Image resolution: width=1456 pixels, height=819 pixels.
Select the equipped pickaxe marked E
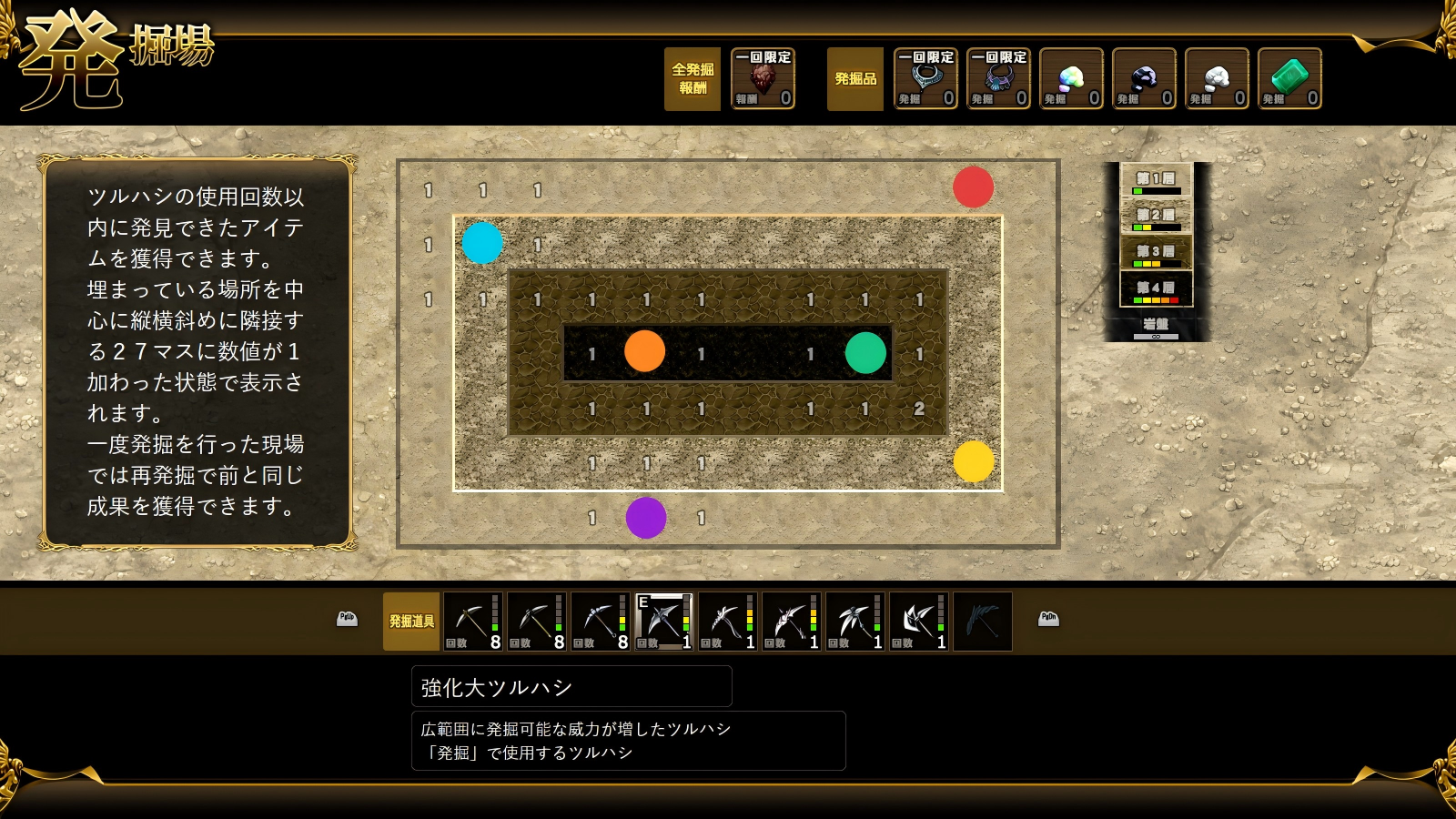tap(663, 622)
